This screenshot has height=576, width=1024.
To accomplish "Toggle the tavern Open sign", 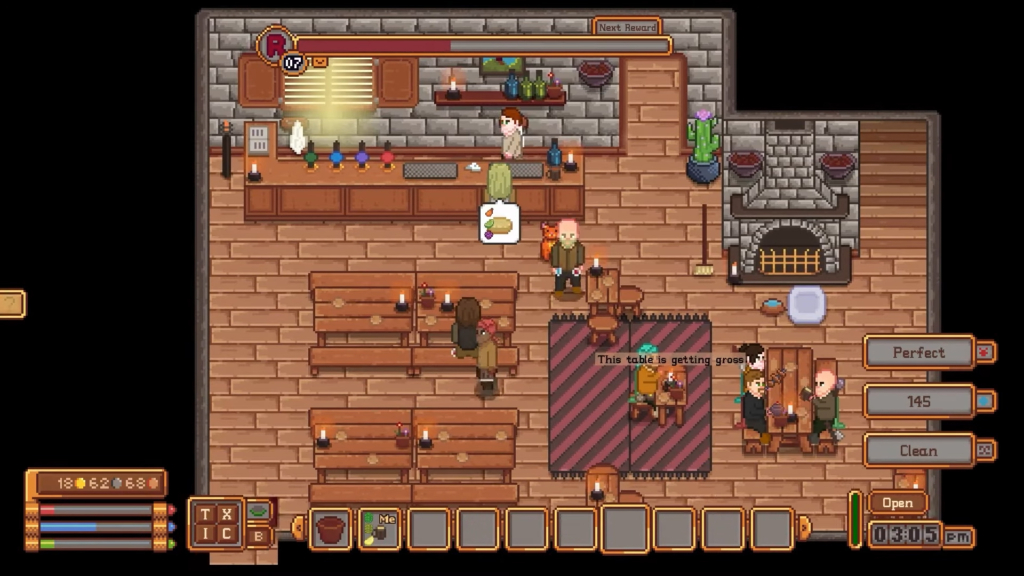I will tap(897, 503).
